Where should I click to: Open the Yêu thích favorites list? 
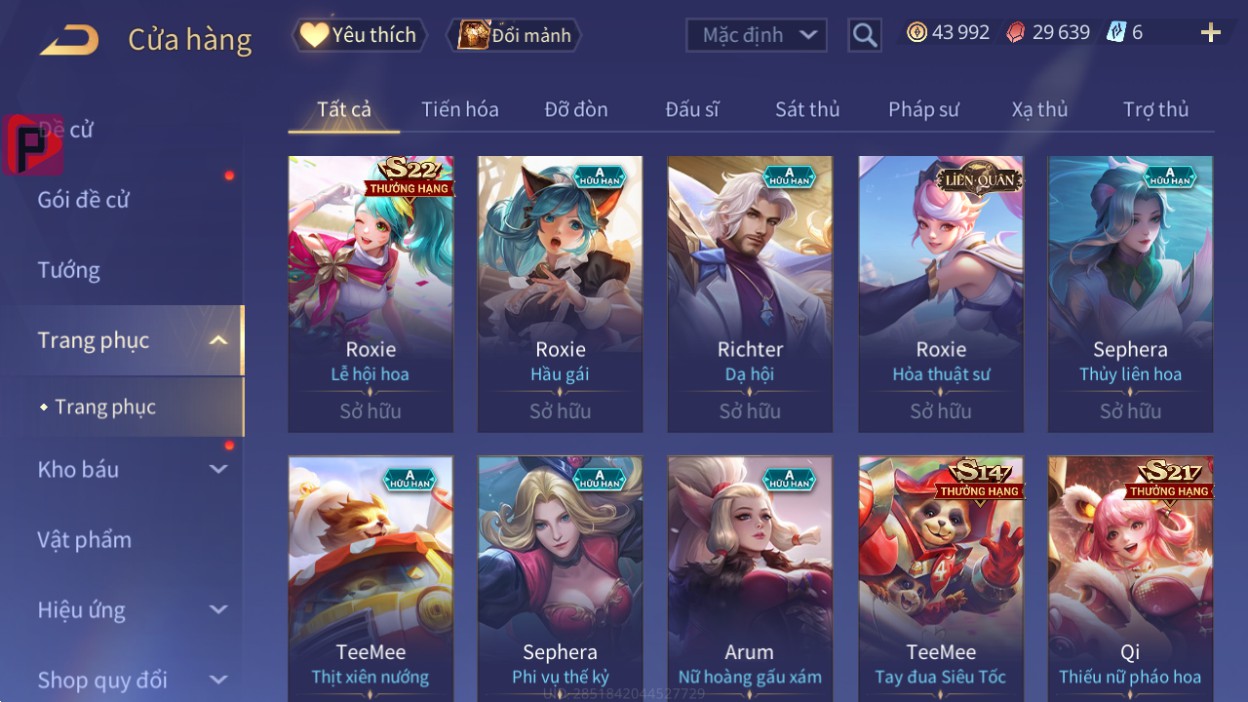tap(359, 35)
